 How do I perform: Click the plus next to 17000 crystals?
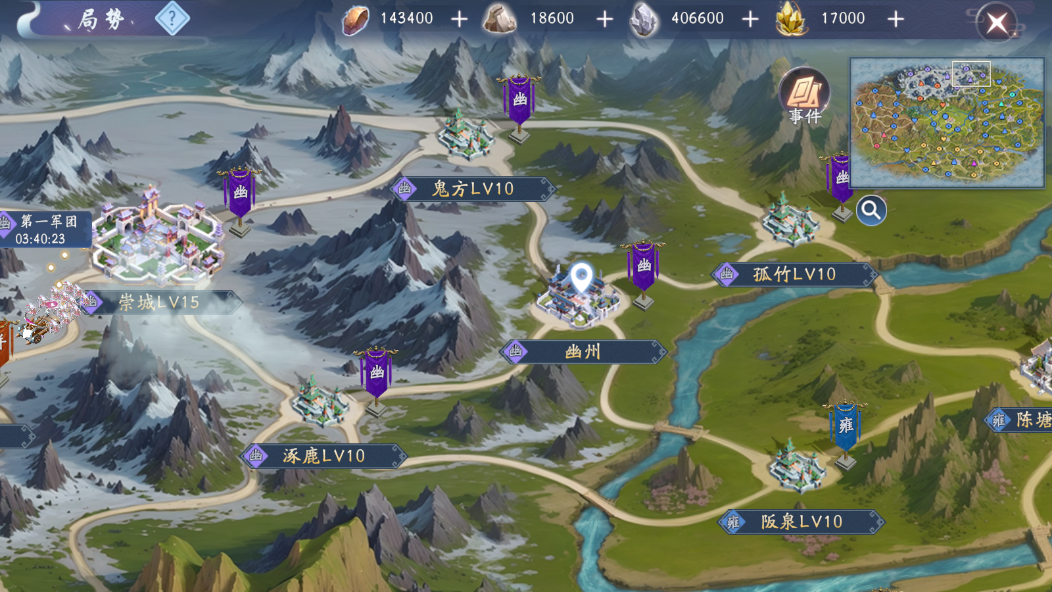tap(896, 19)
